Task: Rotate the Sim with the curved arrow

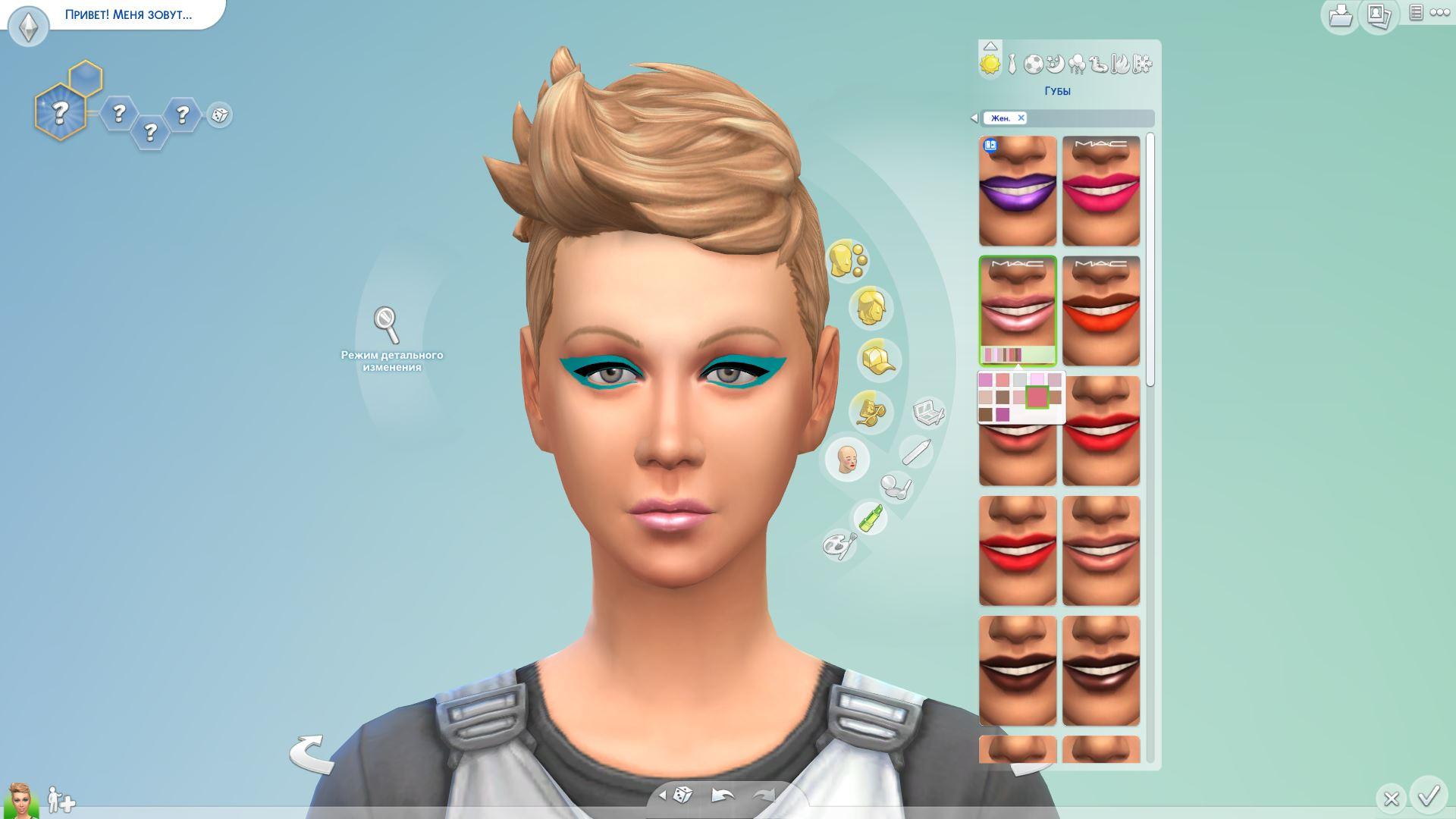Action: pyautogui.click(x=311, y=753)
